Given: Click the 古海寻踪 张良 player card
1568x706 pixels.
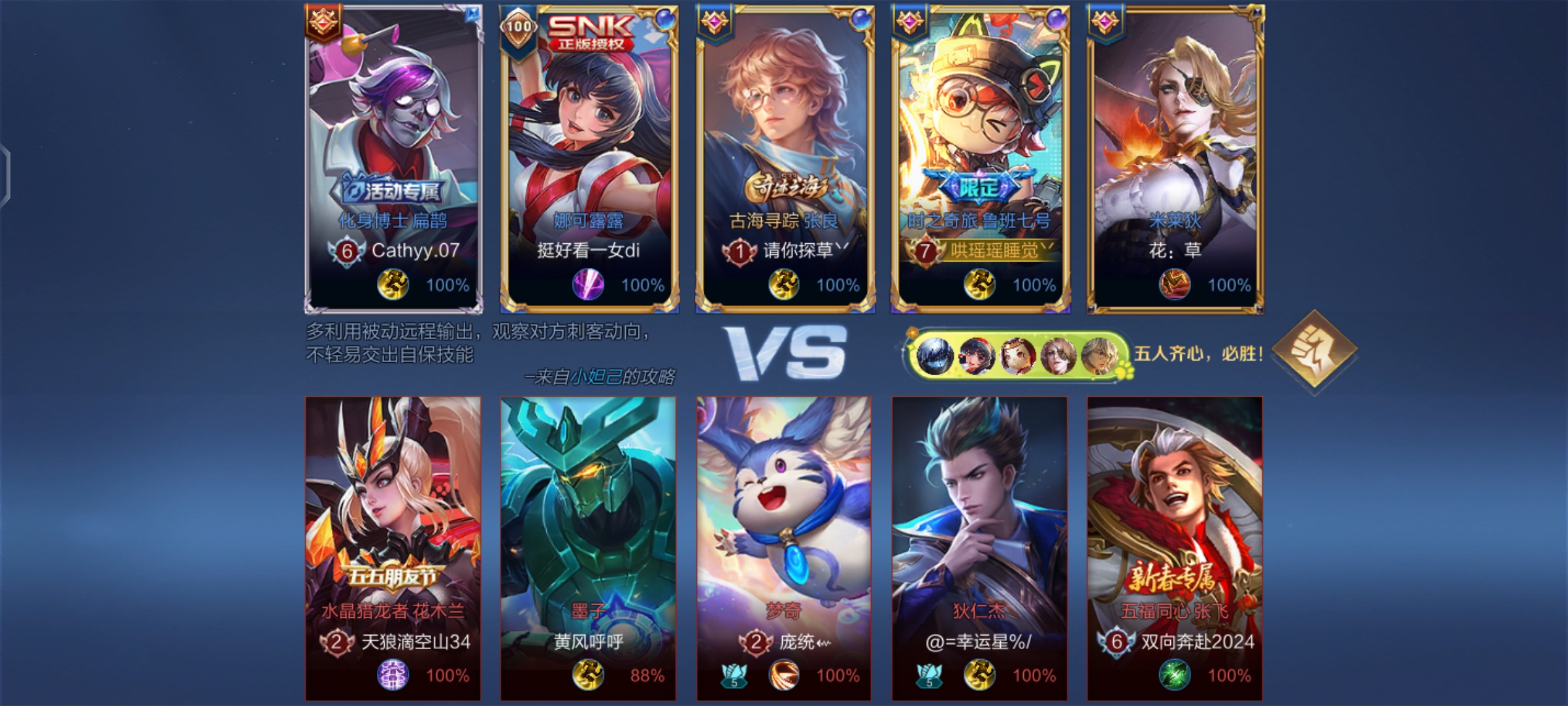Looking at the screenshot, I should click(784, 158).
